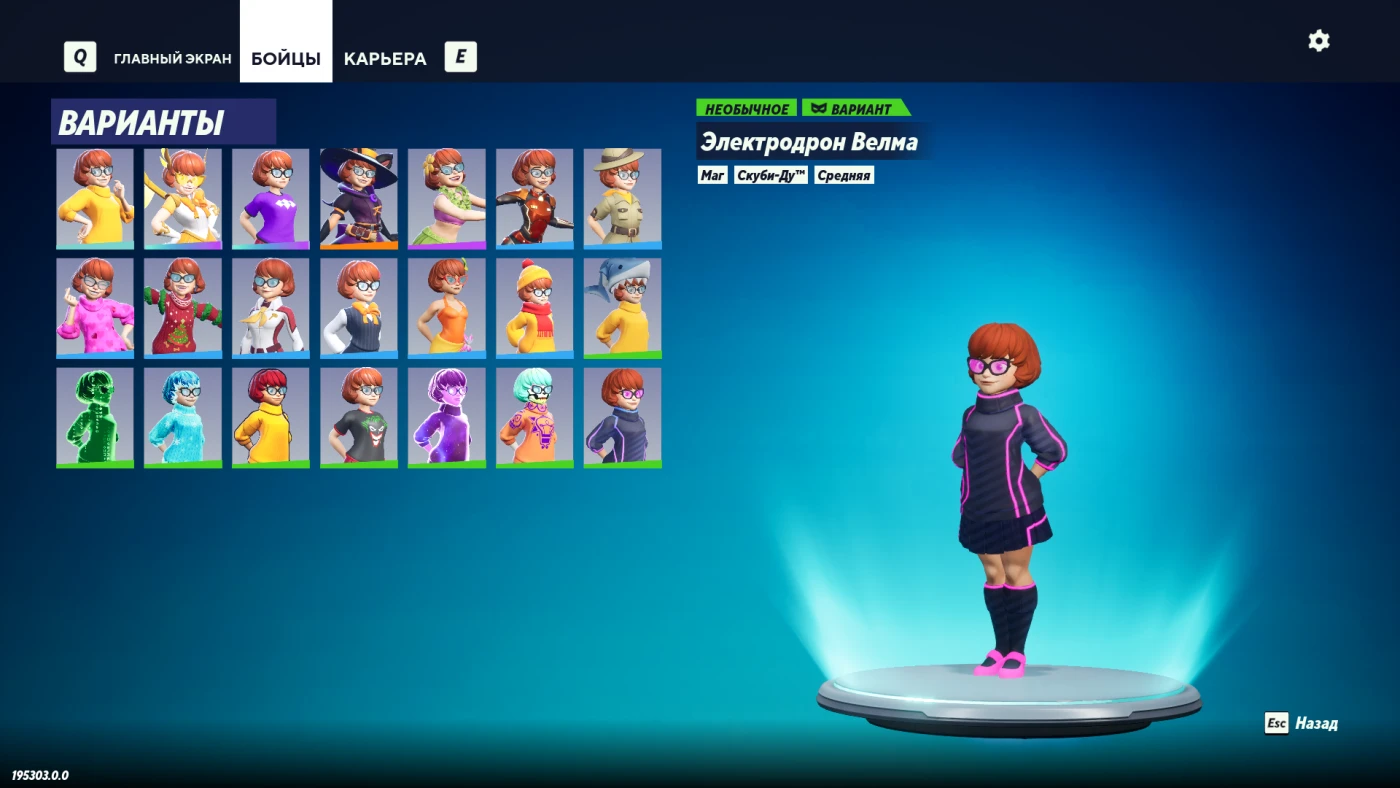Select the green matrix Velma variant
This screenshot has height=788, width=1400.
(x=95, y=417)
